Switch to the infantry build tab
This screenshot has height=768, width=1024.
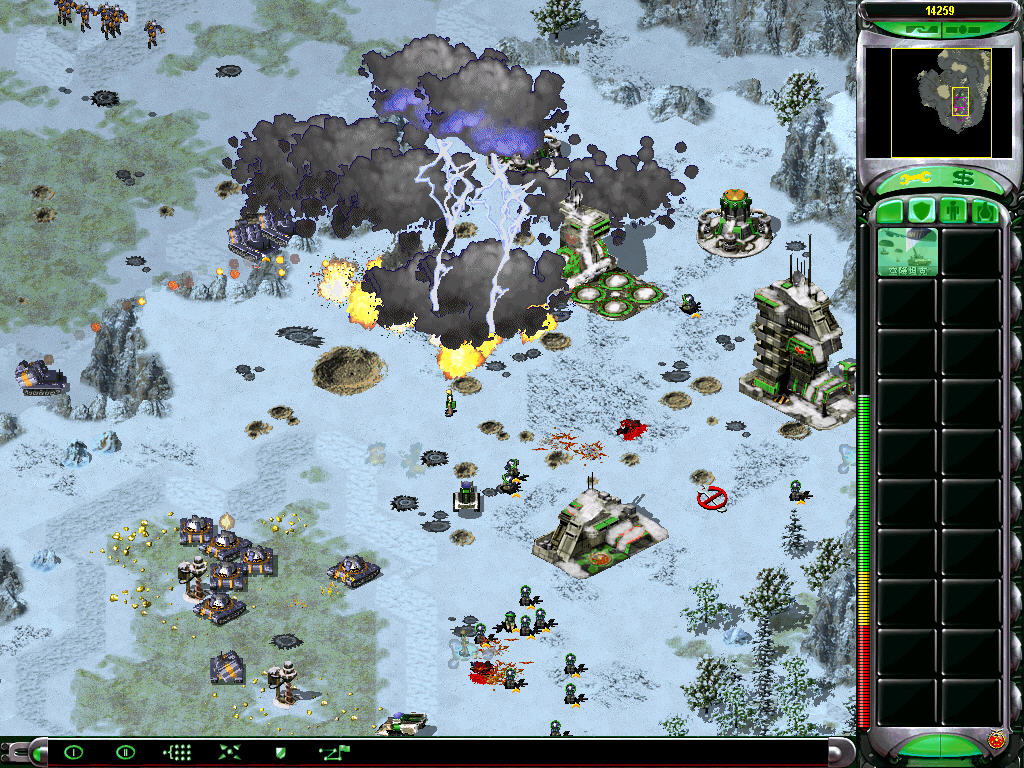pyautogui.click(x=953, y=211)
